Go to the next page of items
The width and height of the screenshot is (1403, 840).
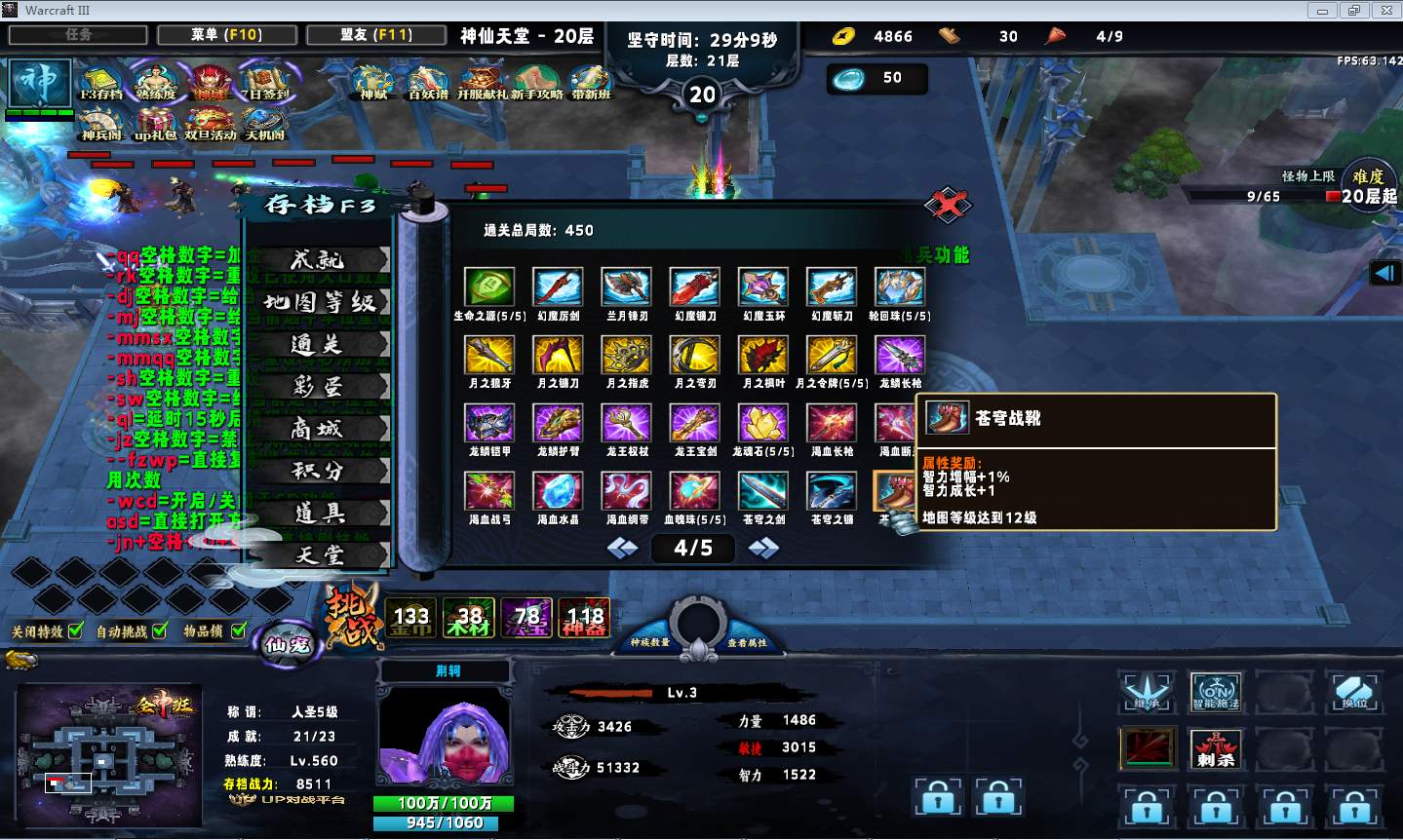(x=762, y=549)
